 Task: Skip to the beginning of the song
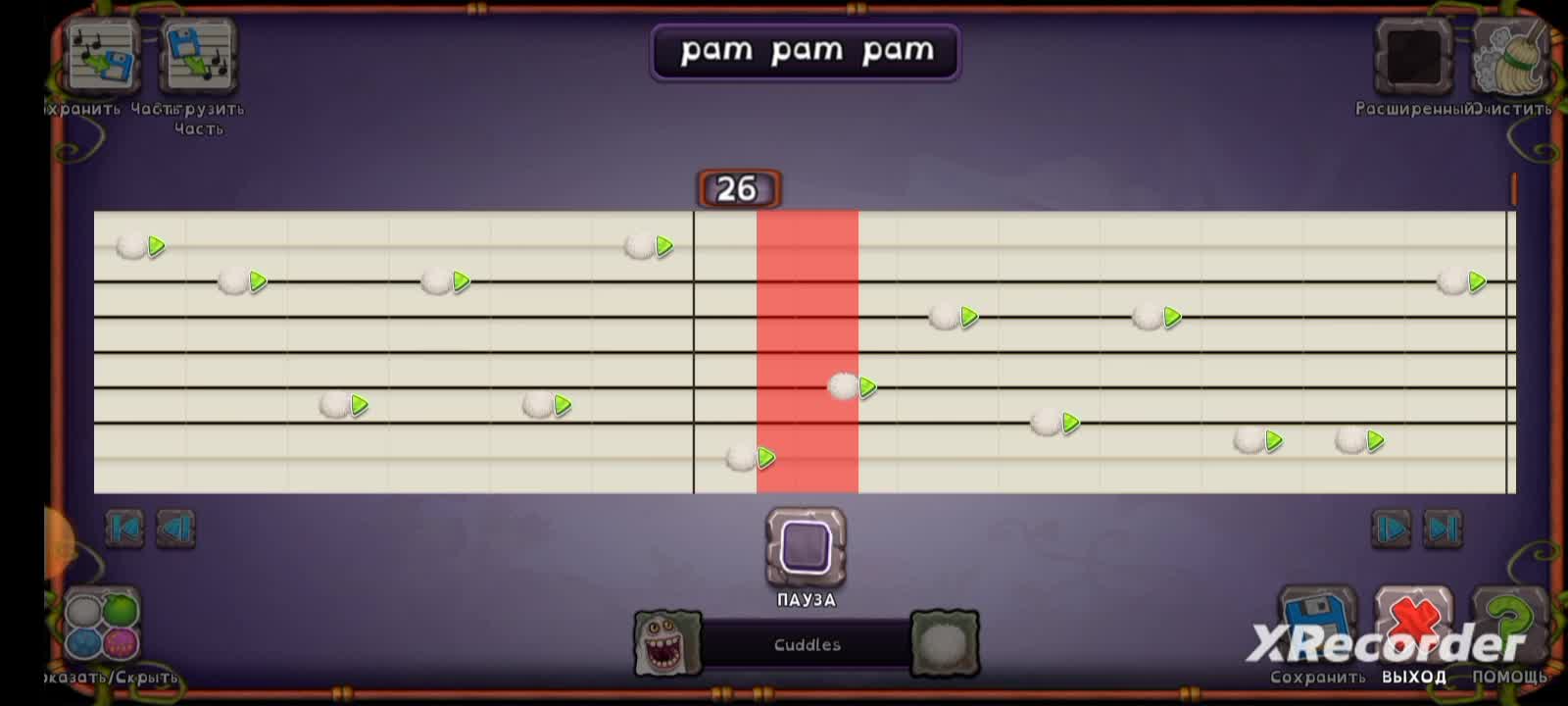tap(124, 528)
